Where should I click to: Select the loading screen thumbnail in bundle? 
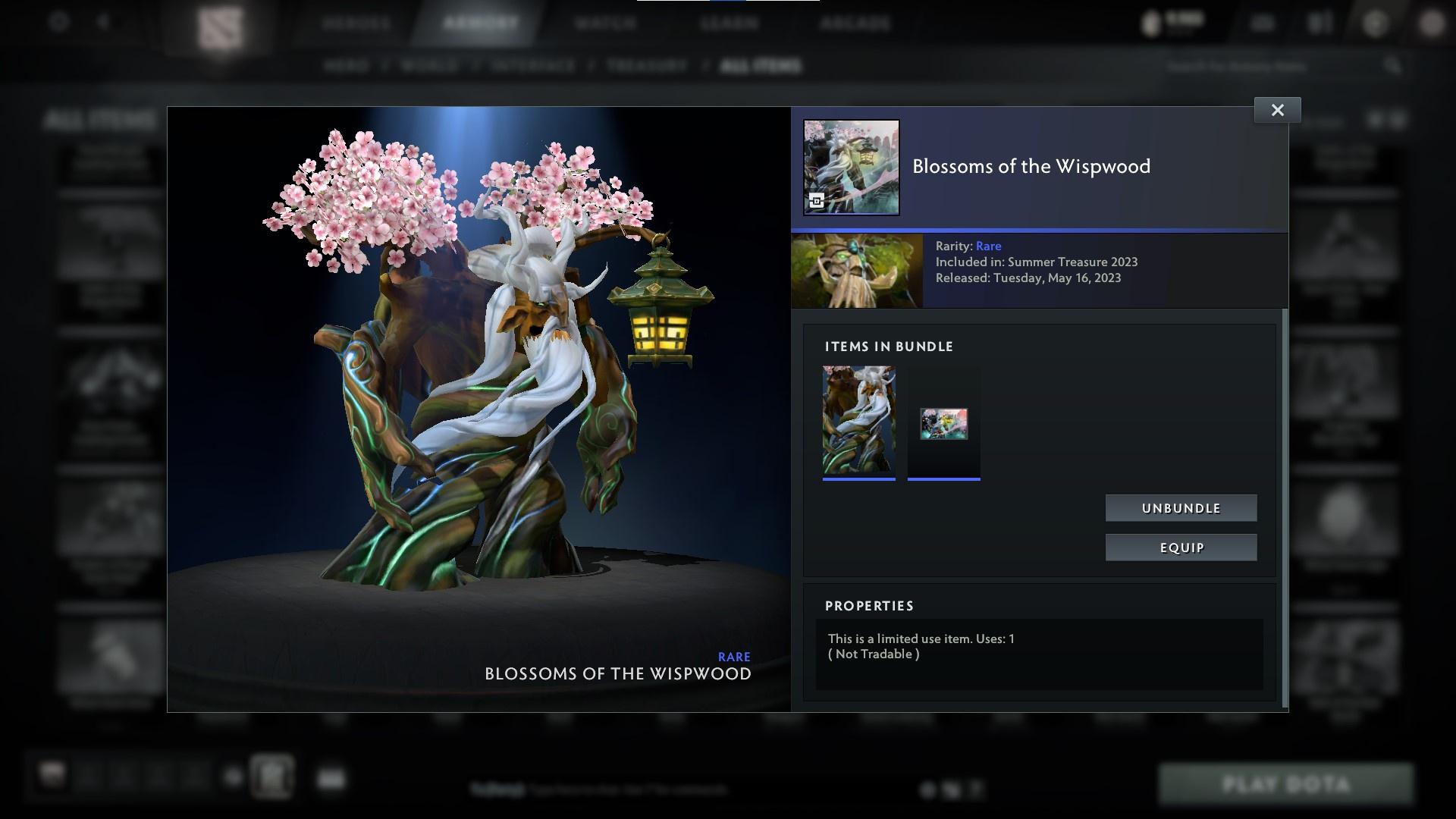click(x=943, y=423)
